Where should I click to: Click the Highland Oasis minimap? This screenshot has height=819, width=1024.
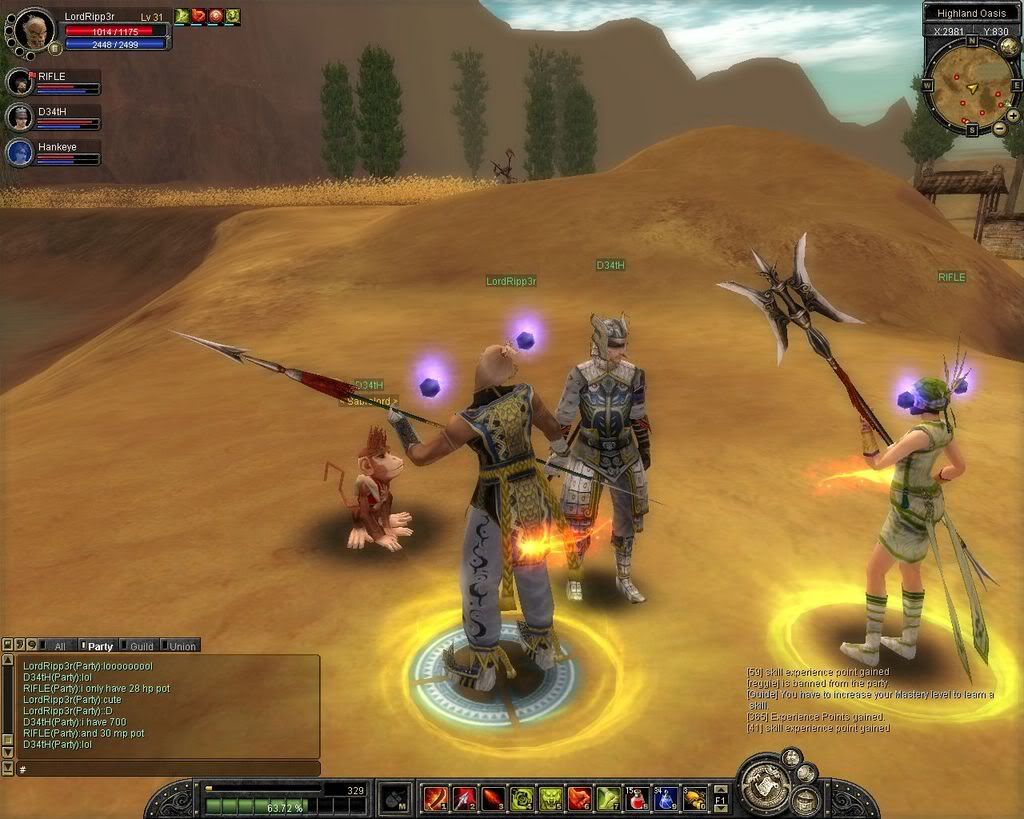[967, 86]
